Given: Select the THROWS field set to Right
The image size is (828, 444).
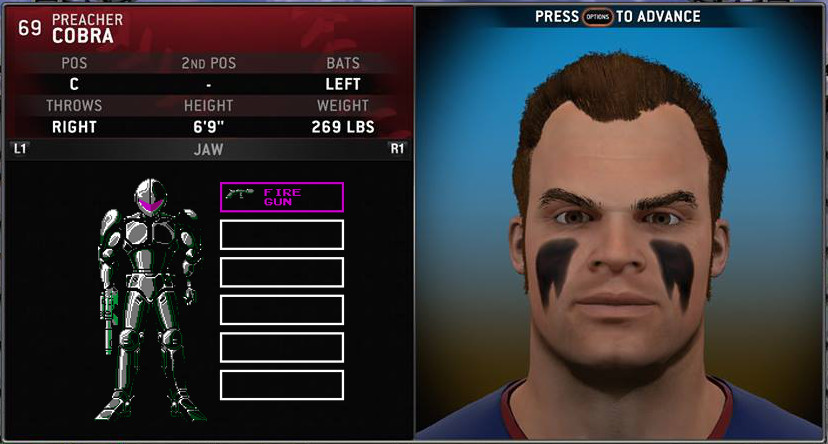Looking at the screenshot, I should (73, 127).
